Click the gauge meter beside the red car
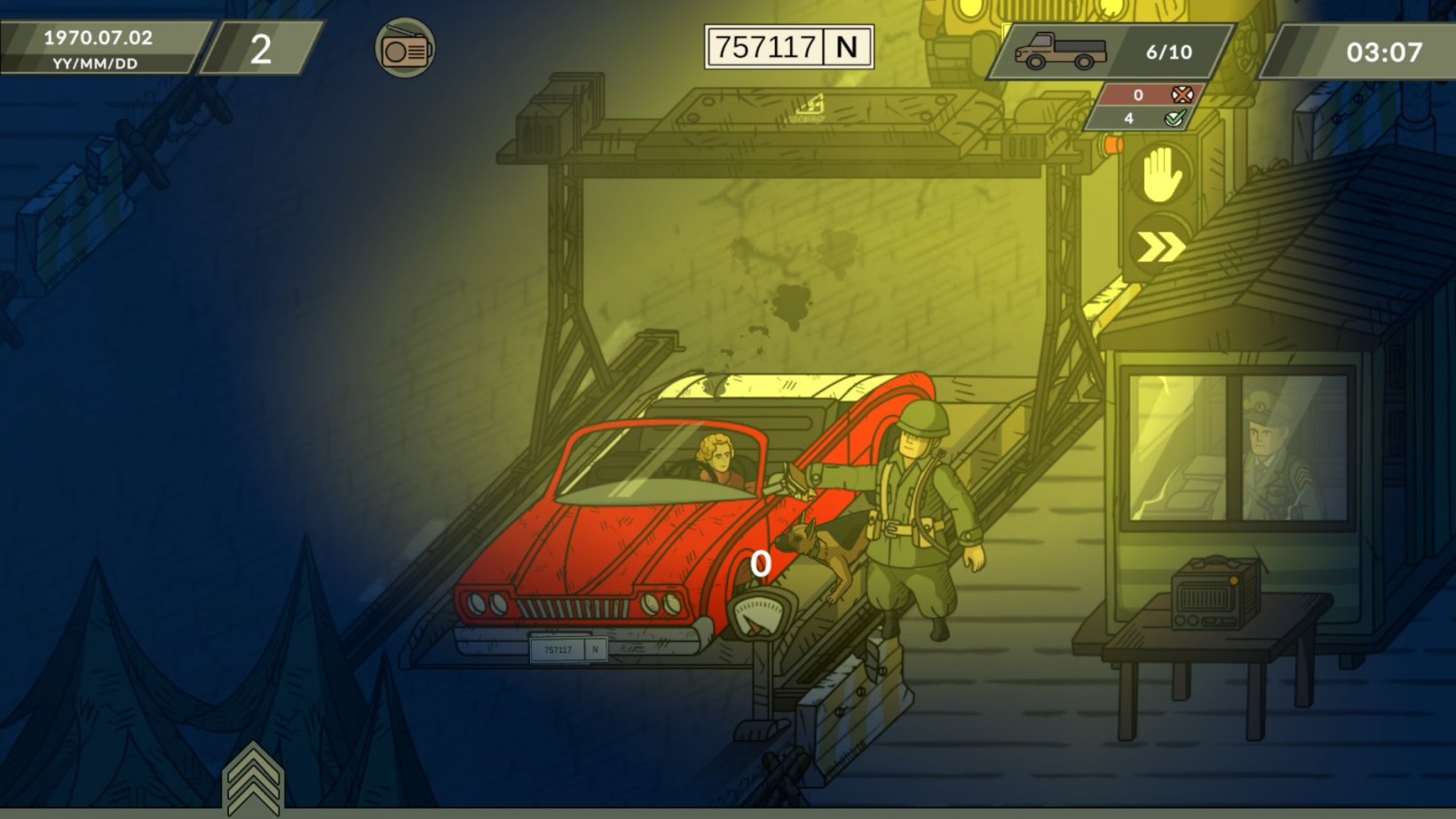 [759, 613]
